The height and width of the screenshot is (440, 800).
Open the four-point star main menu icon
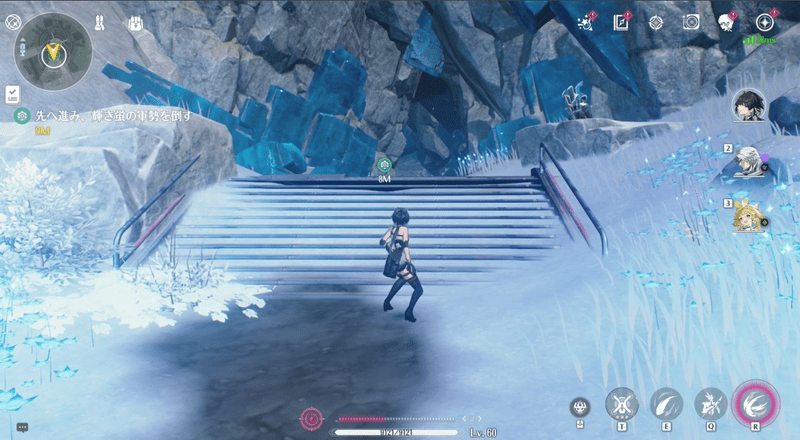[x=765, y=22]
